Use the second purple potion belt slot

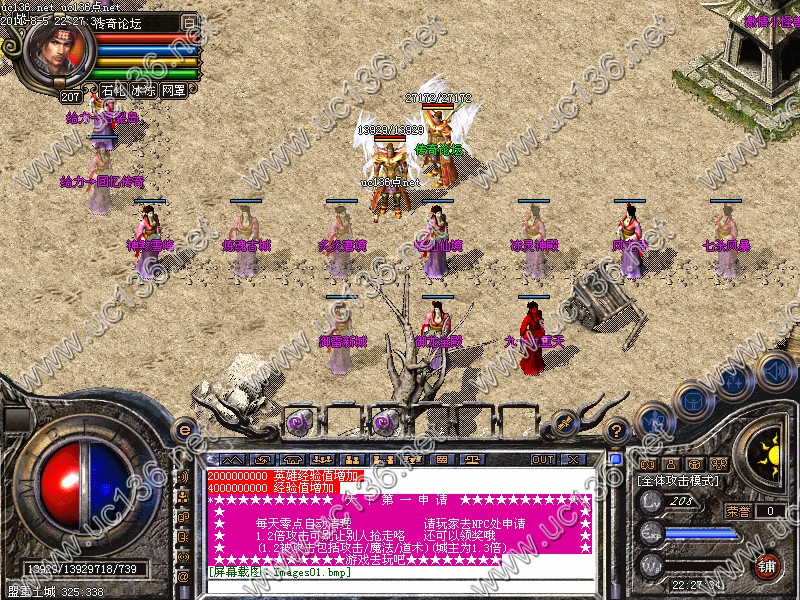[382, 423]
